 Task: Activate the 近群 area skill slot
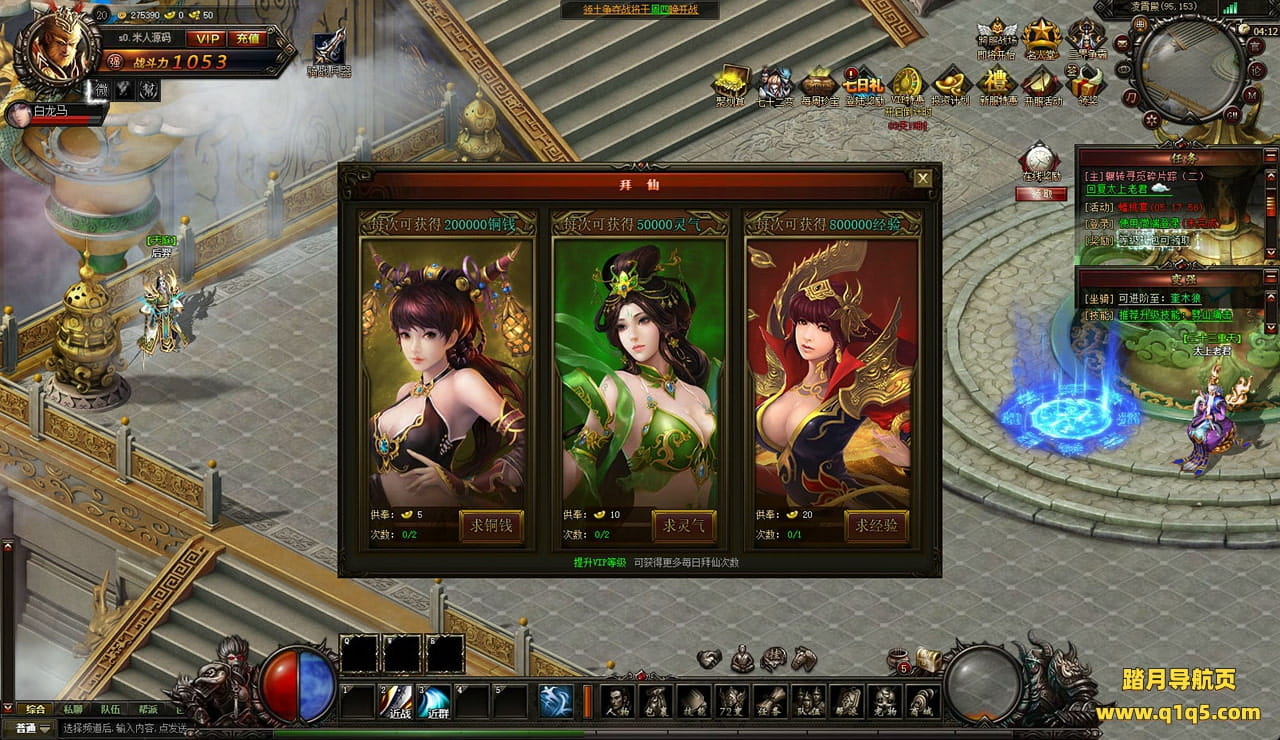435,701
